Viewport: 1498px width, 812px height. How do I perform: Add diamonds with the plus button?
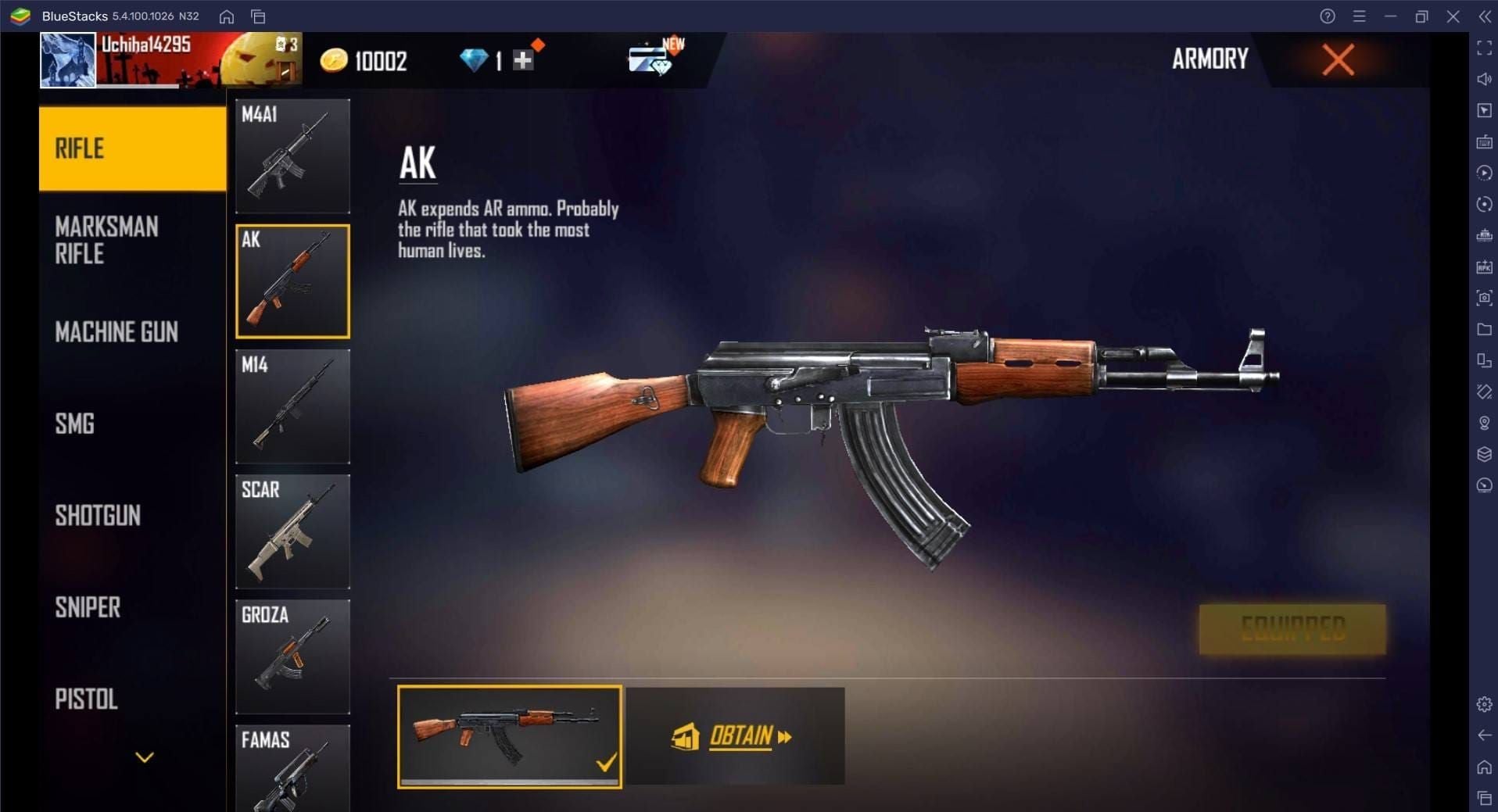tap(523, 60)
